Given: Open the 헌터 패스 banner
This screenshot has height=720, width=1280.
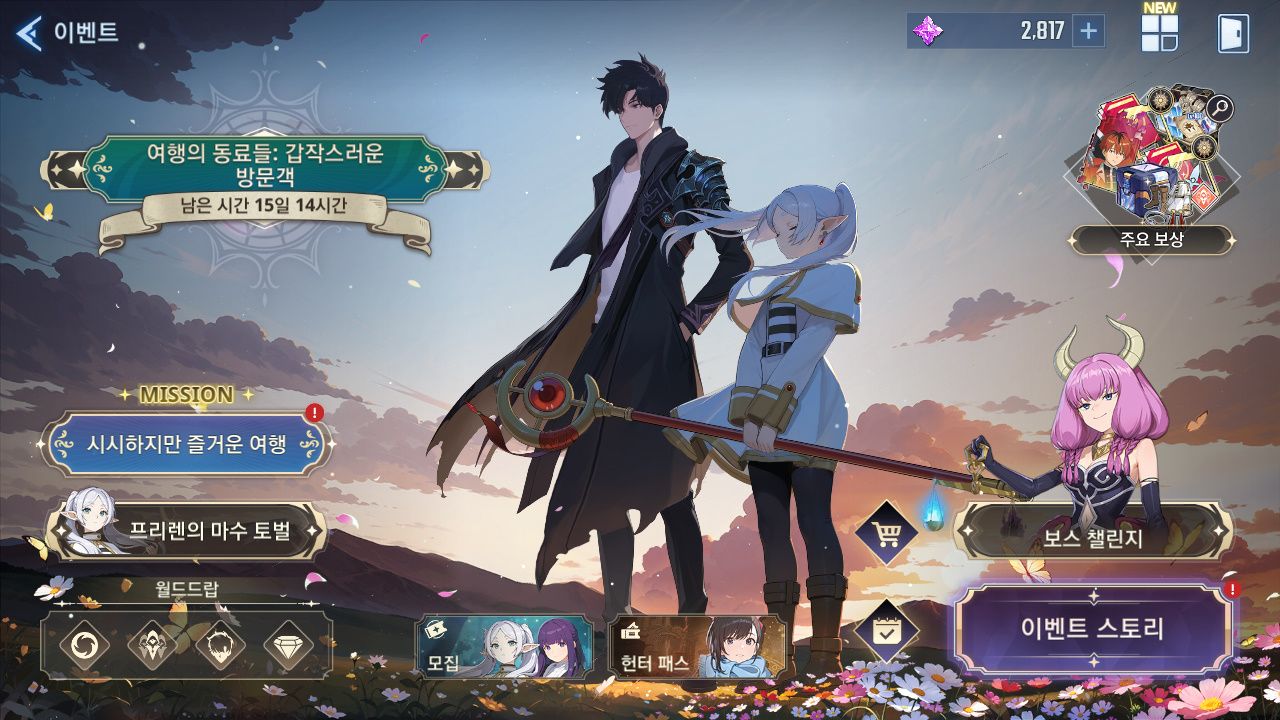Looking at the screenshot, I should point(696,646).
